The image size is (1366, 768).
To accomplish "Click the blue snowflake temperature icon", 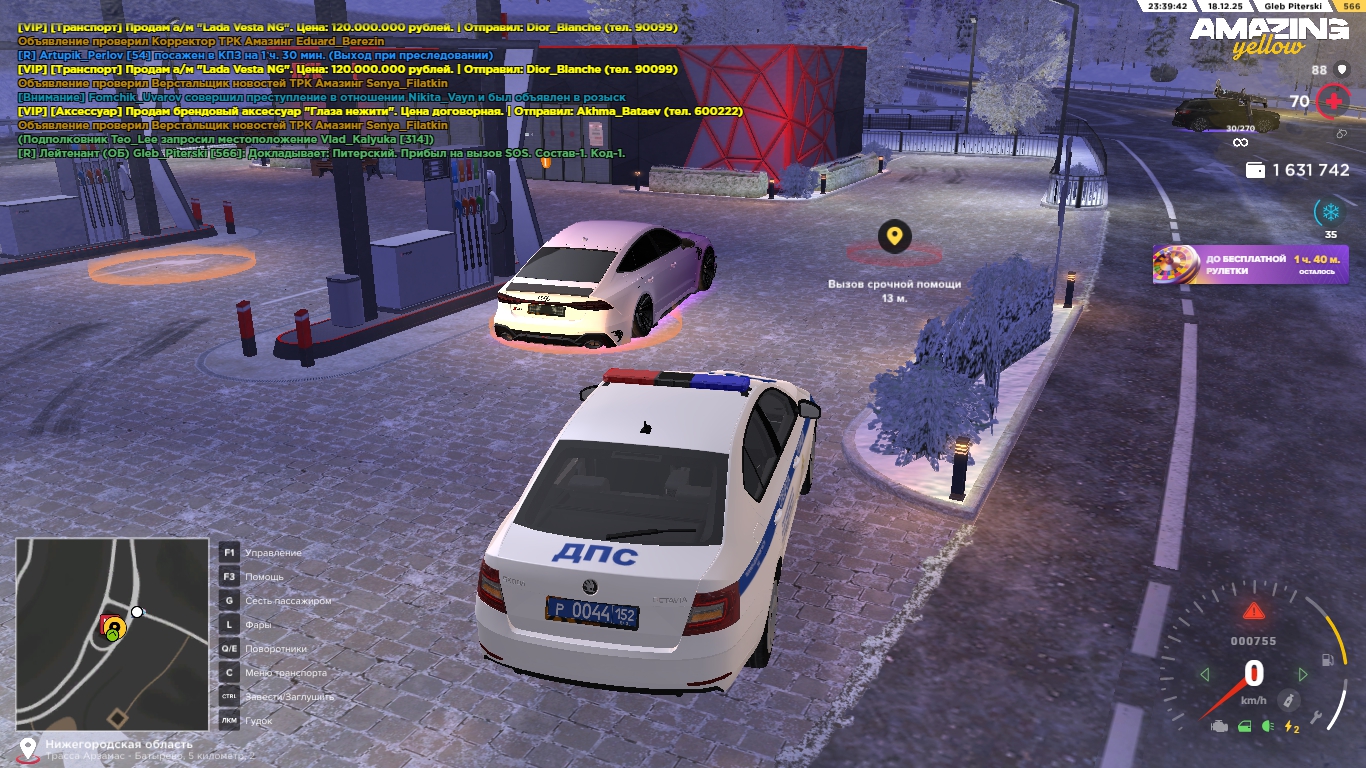I will point(1330,212).
